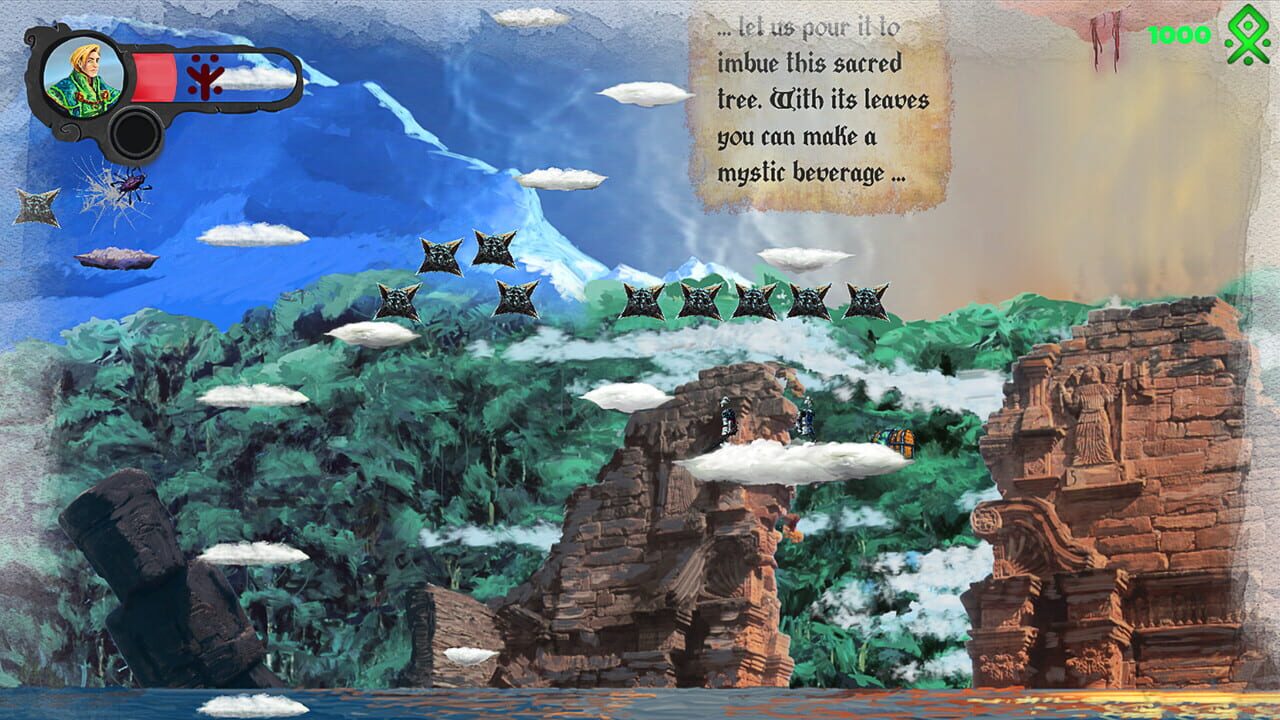Click the rightmost shuriken in the horizontal row
Image resolution: width=1280 pixels, height=720 pixels.
point(864,299)
